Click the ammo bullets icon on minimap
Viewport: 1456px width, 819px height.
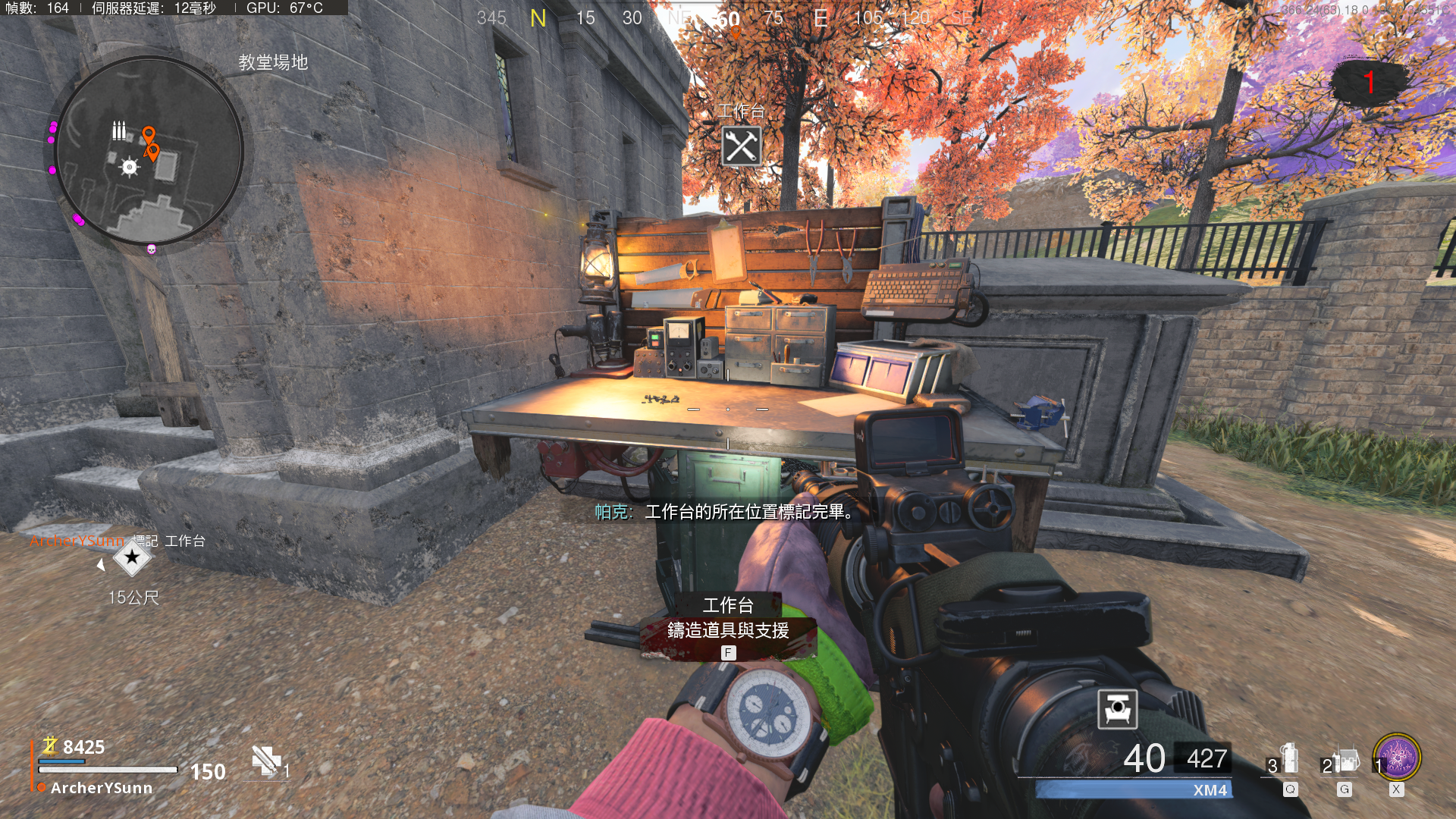[119, 130]
